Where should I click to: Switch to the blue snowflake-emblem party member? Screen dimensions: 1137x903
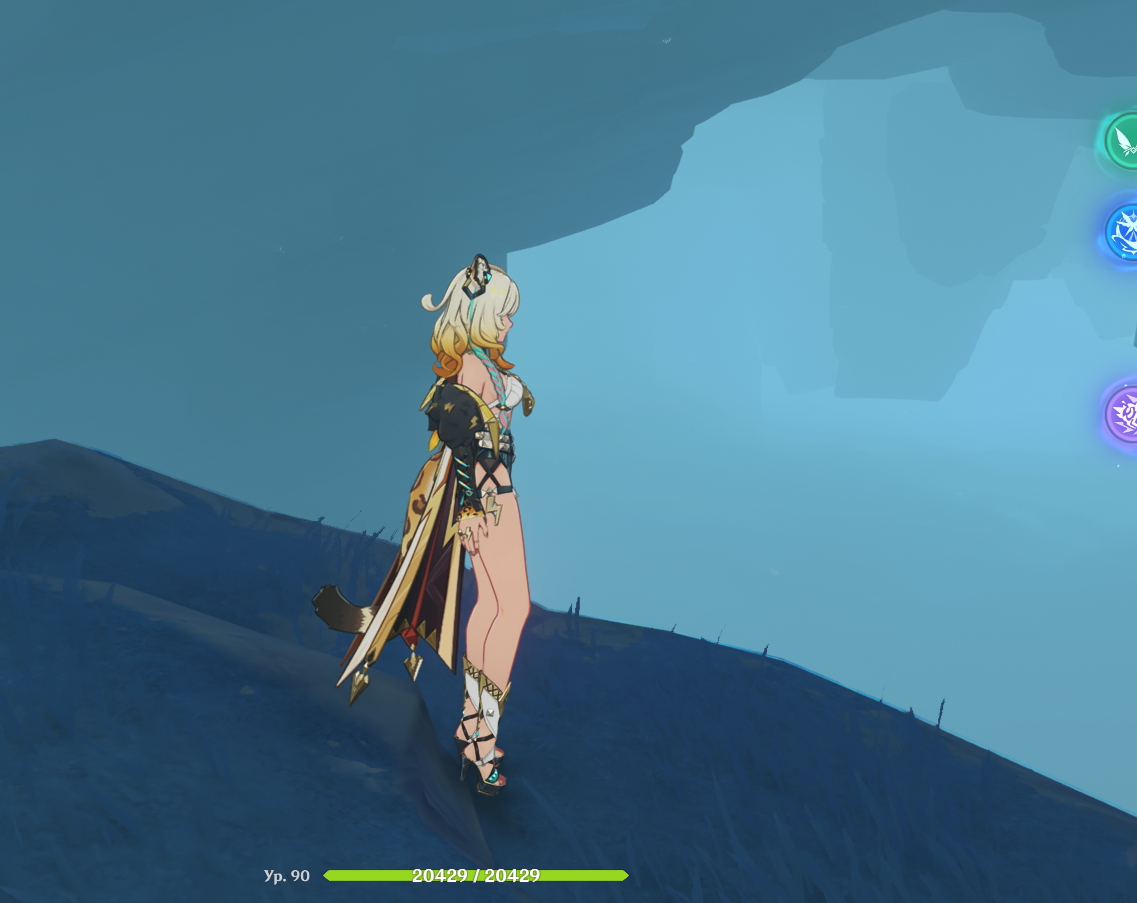[x=1124, y=231]
